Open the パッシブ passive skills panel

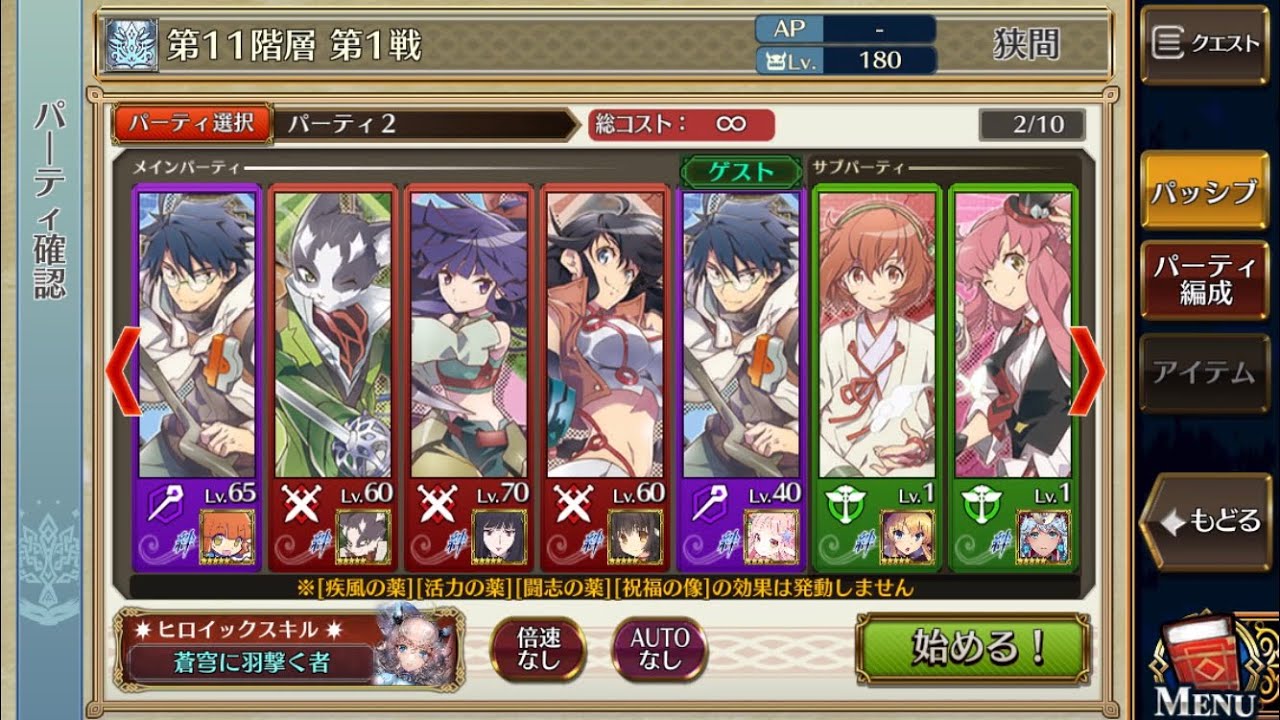click(x=1204, y=192)
